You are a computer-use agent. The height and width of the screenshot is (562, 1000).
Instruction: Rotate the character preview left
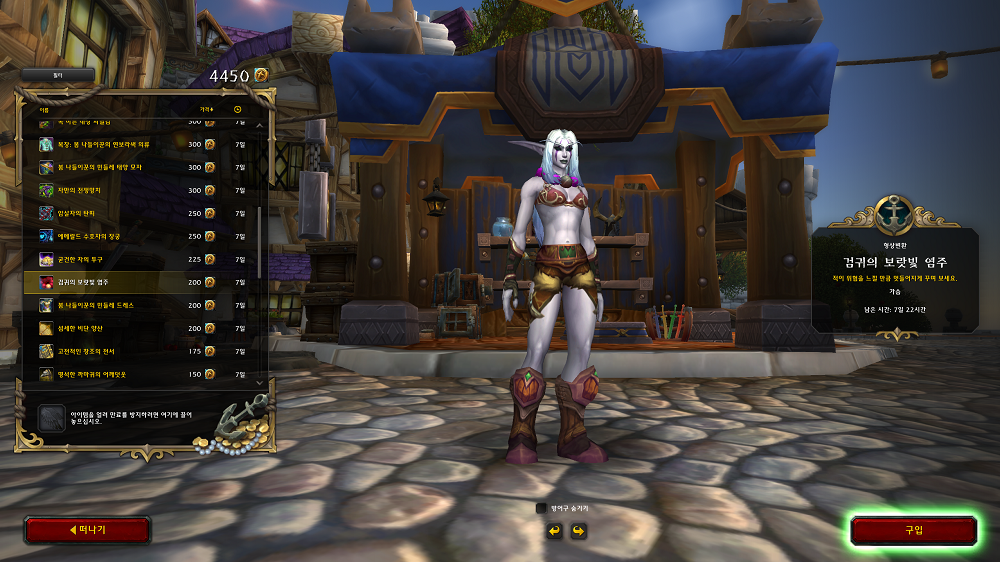tap(554, 530)
